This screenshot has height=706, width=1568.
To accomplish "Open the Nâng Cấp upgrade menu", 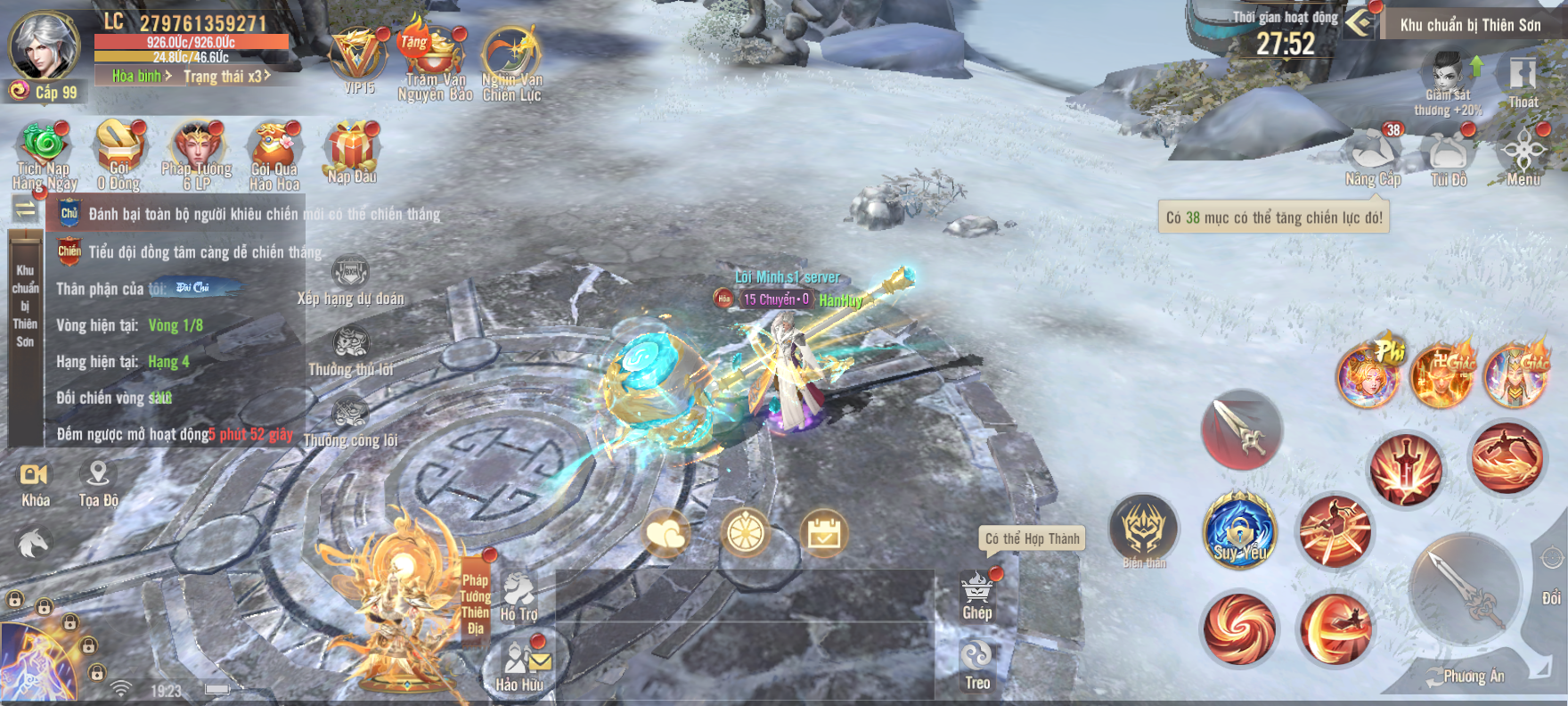I will [1373, 156].
